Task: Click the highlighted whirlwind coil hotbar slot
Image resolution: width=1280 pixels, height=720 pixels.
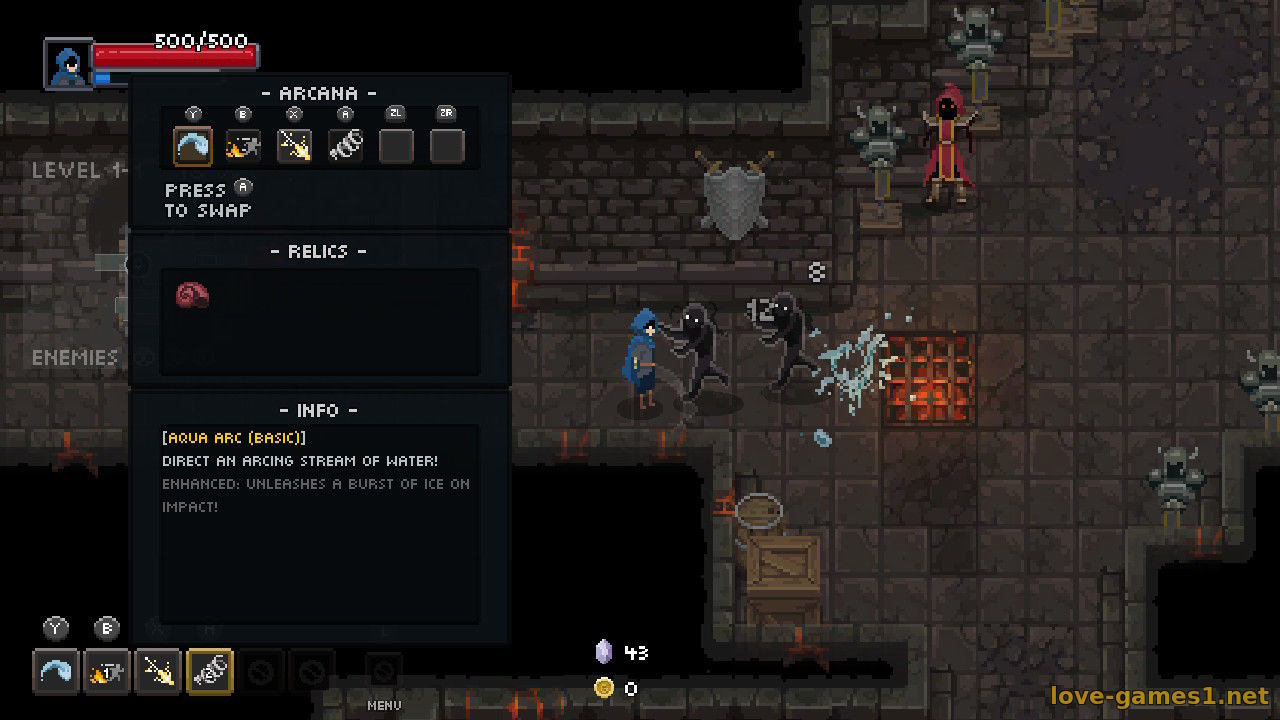Action: 209,671
